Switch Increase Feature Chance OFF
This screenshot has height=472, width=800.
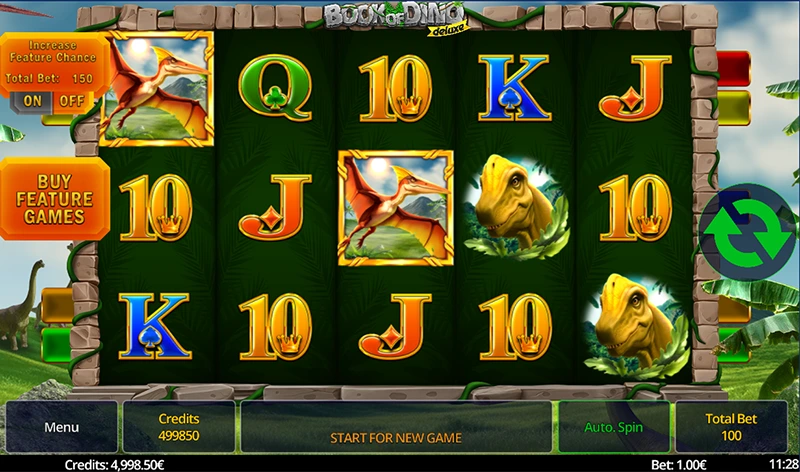[x=71, y=100]
